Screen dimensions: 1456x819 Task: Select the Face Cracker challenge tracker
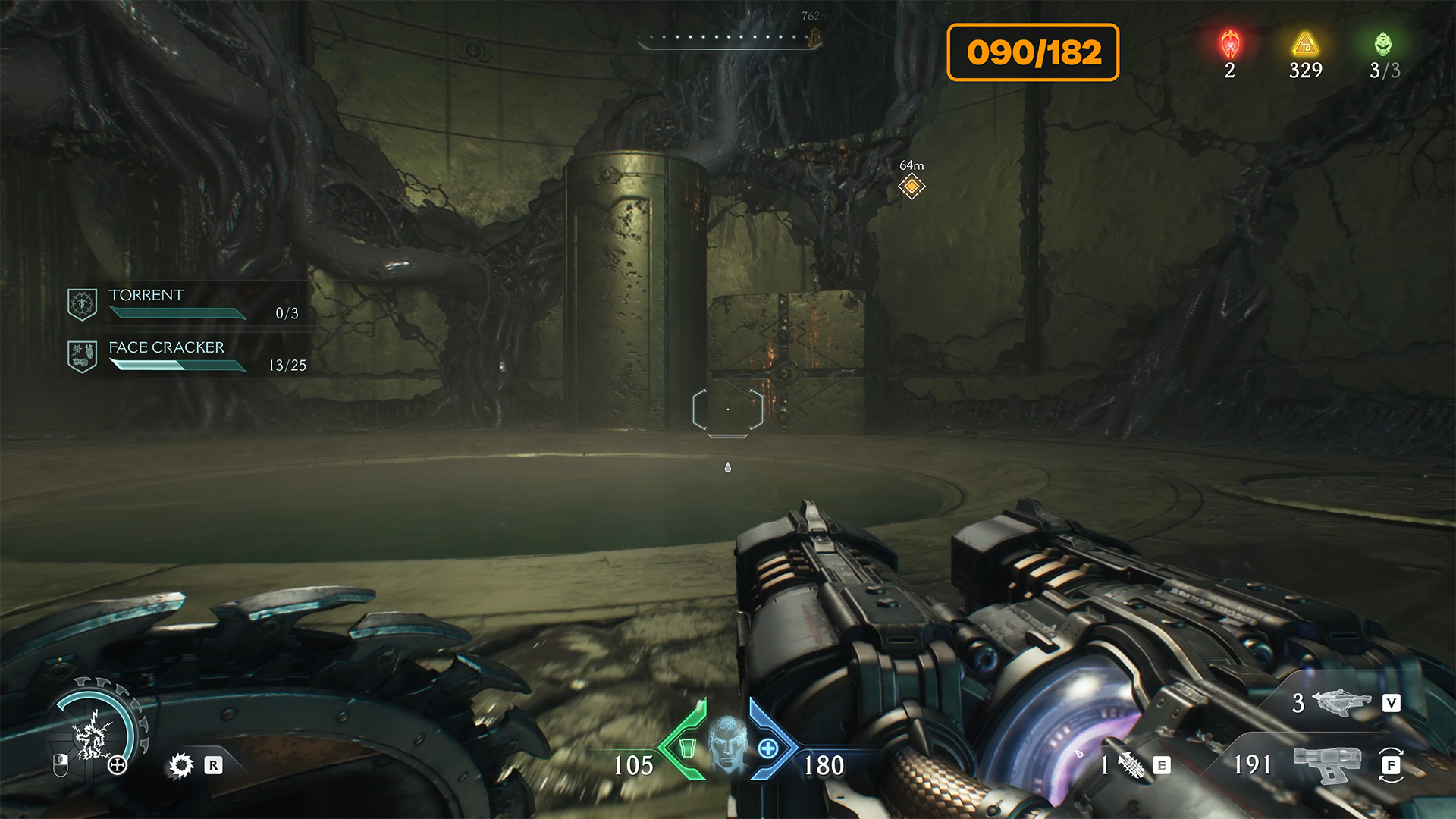[186, 356]
